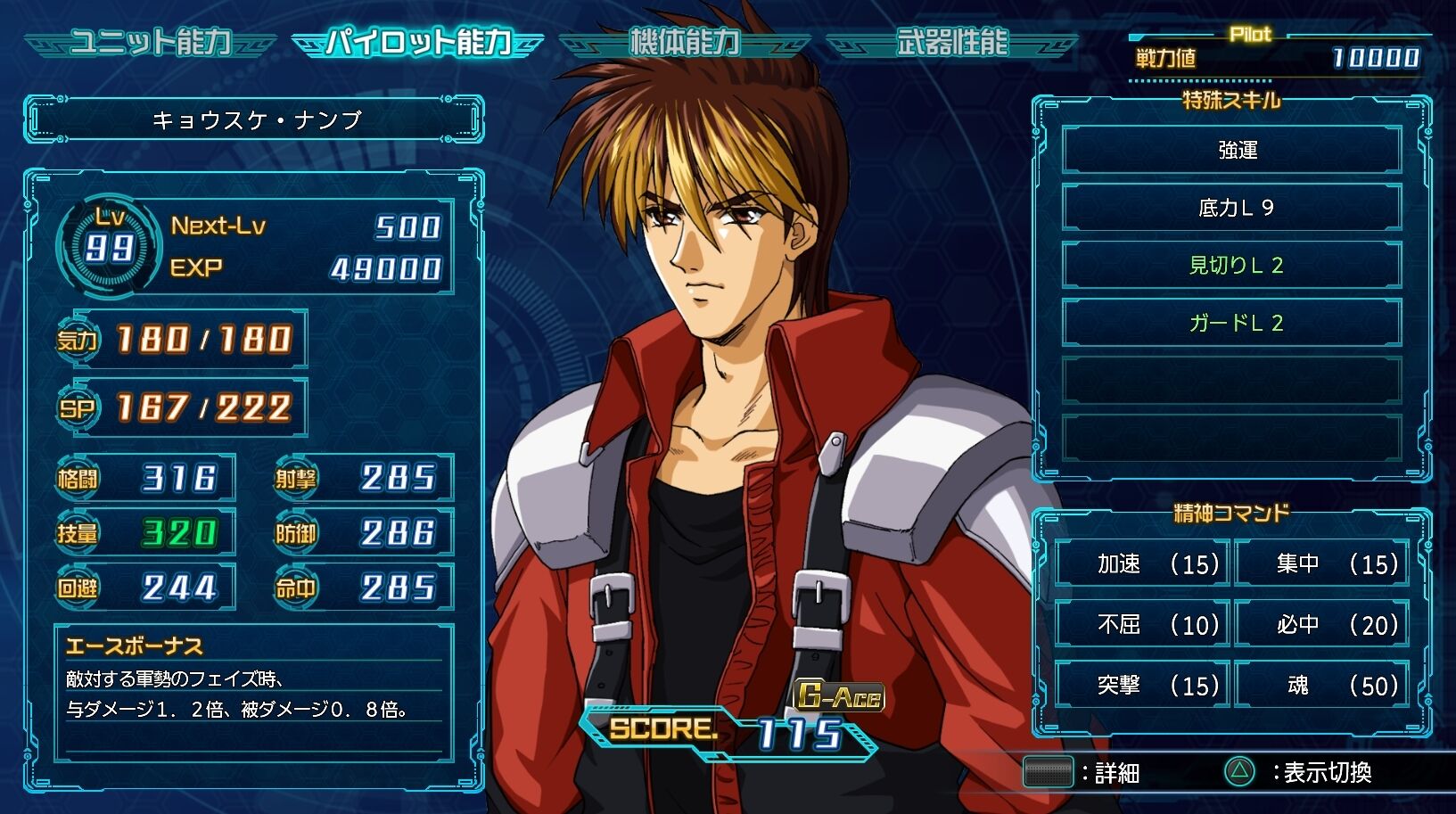The image size is (1456, 814).
Task: Choose the 底力L9 skill entry
Action: click(x=1232, y=208)
